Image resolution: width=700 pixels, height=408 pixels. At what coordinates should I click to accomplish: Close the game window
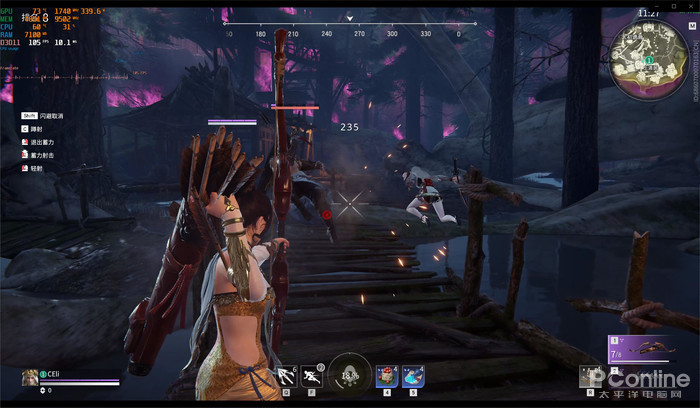coord(691,5)
